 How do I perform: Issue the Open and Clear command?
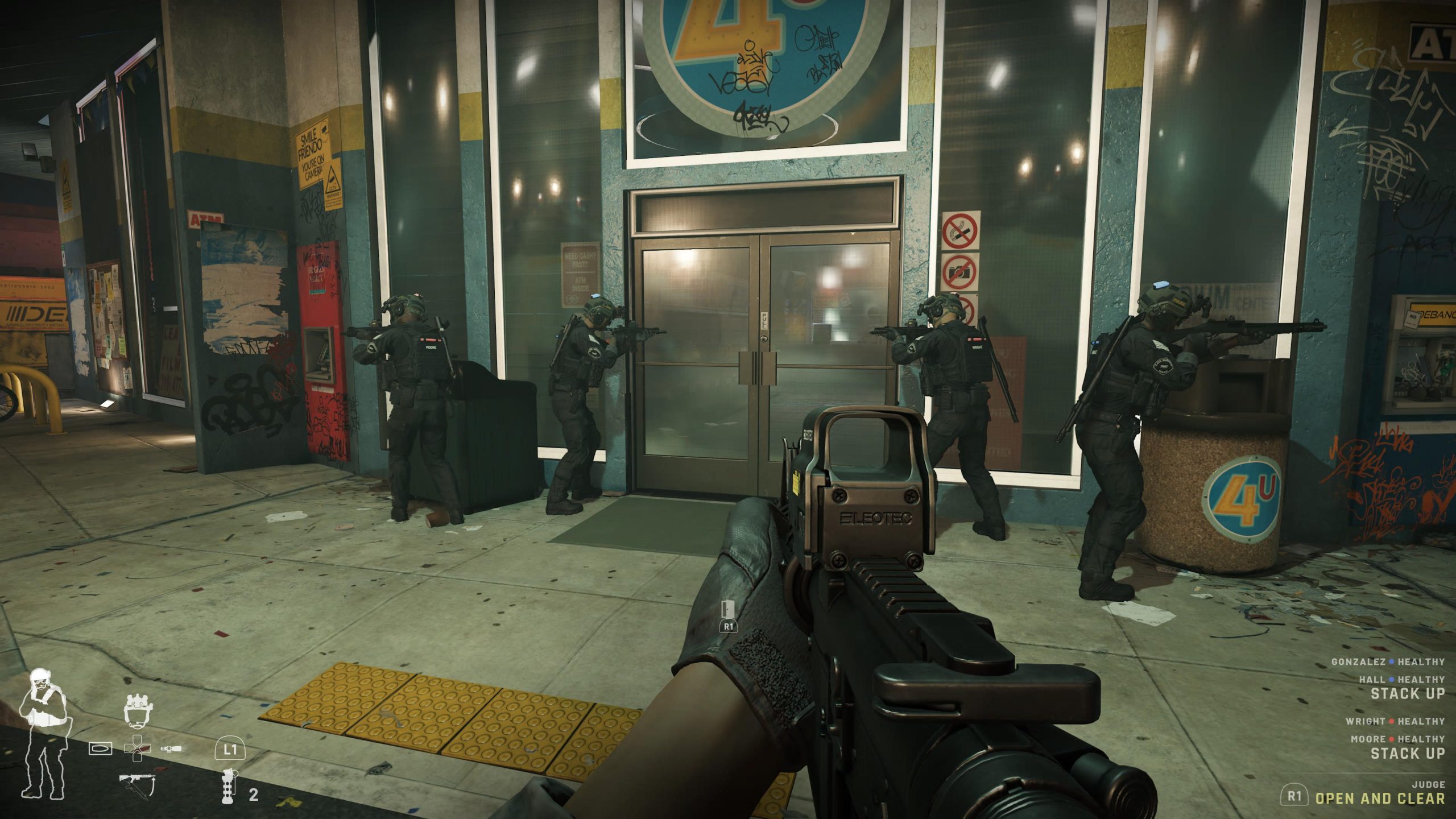[x=1379, y=798]
